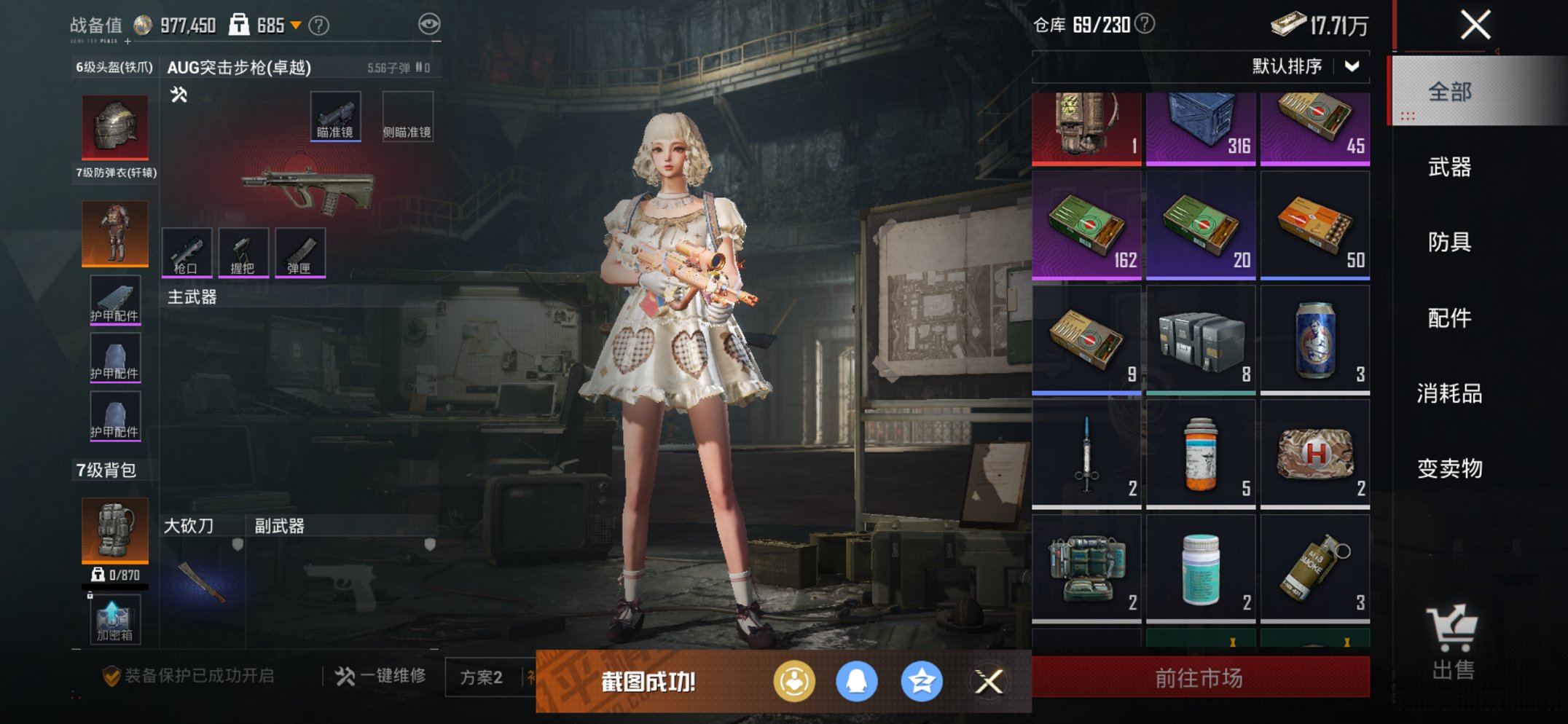Screen dimensions: 1568x724
Task: Click the 握把 grip attachment slot
Action: click(x=245, y=253)
